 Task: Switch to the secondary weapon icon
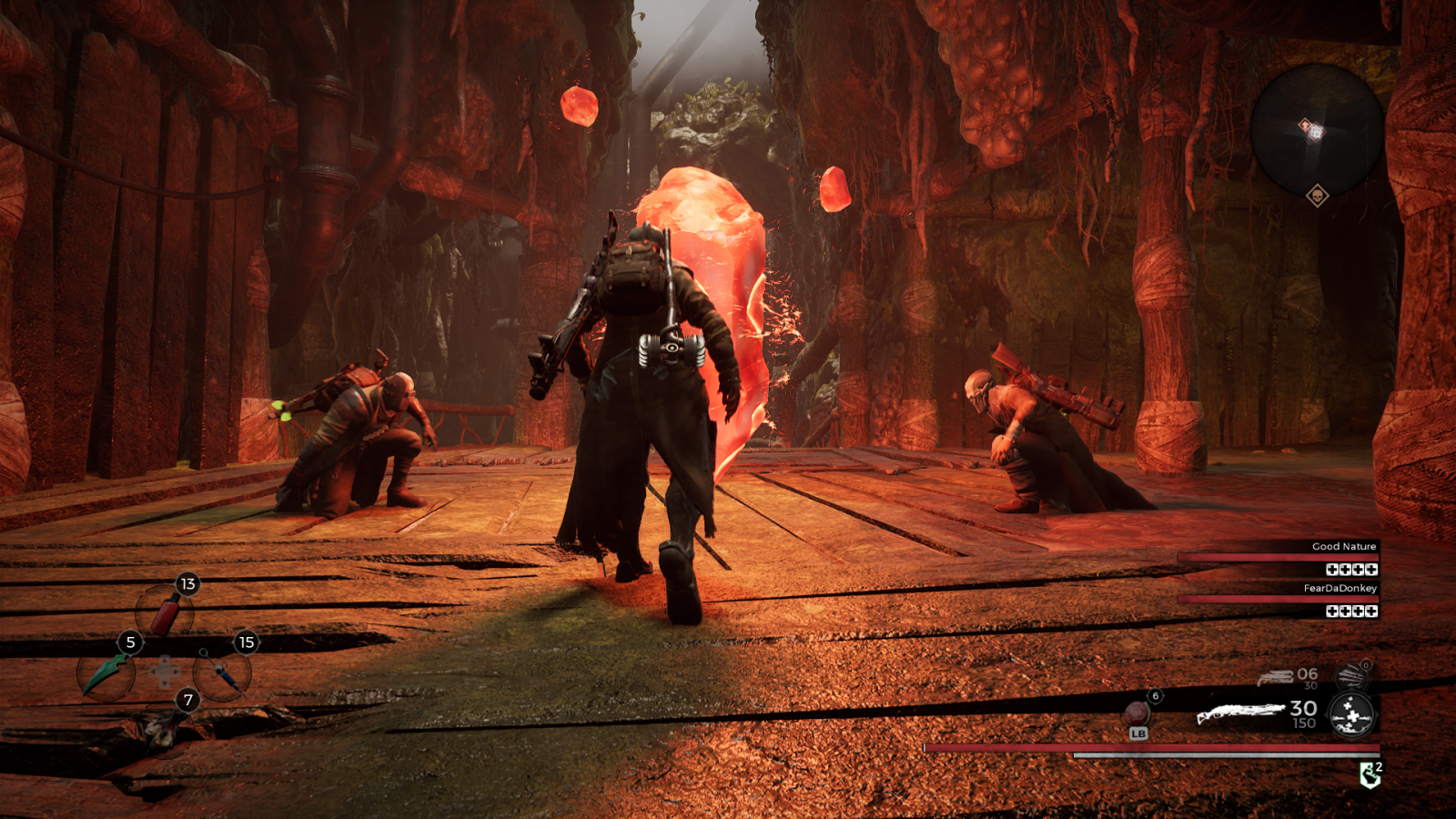[1275, 677]
